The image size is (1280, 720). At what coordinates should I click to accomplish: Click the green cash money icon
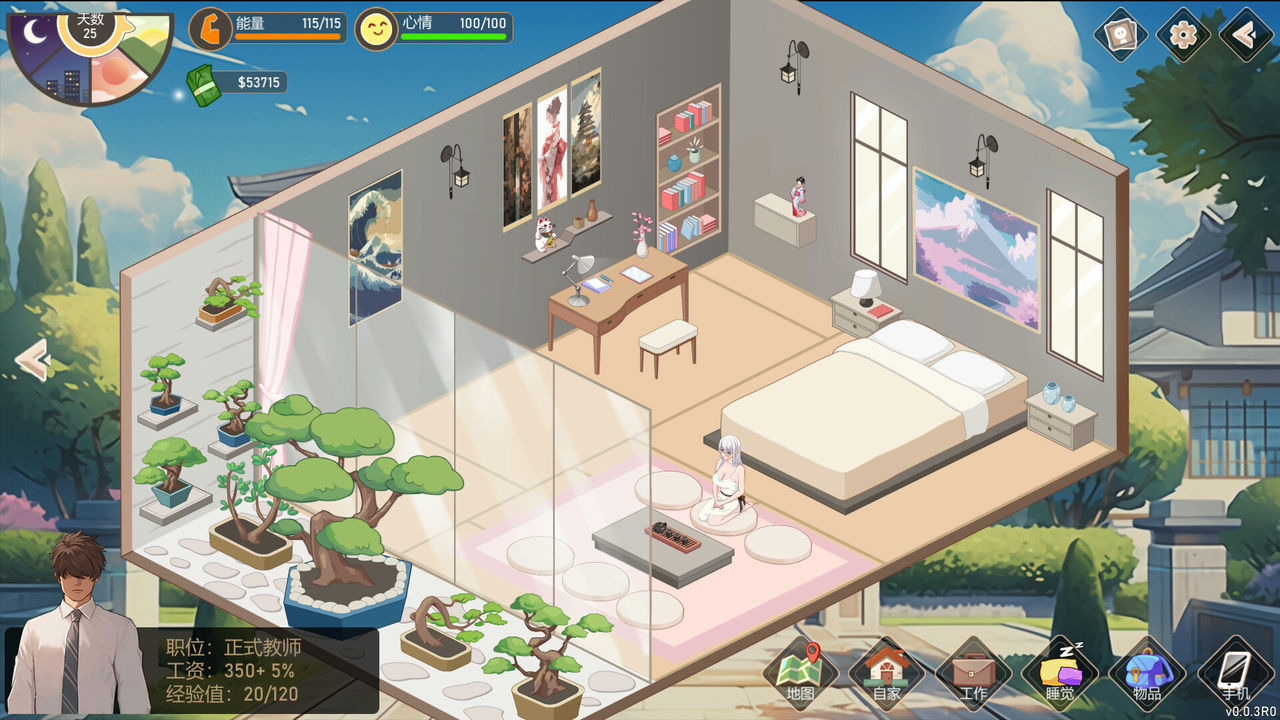(x=204, y=85)
